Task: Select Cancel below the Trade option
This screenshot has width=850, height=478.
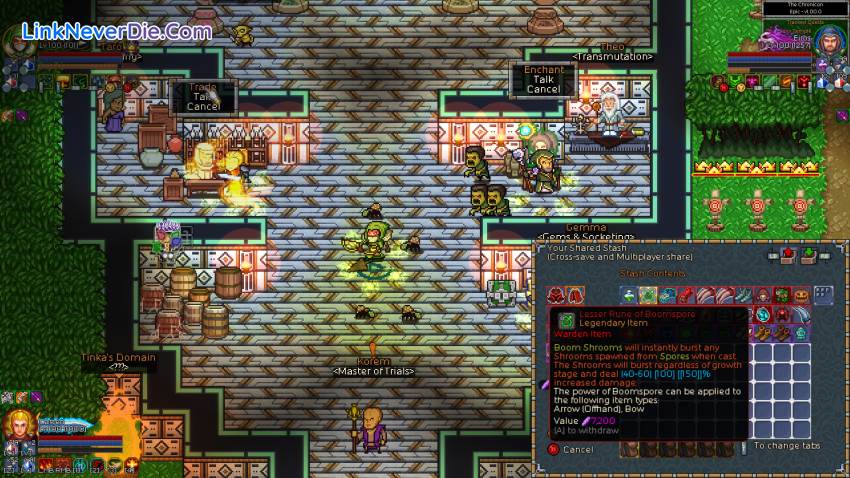Action: [204, 107]
